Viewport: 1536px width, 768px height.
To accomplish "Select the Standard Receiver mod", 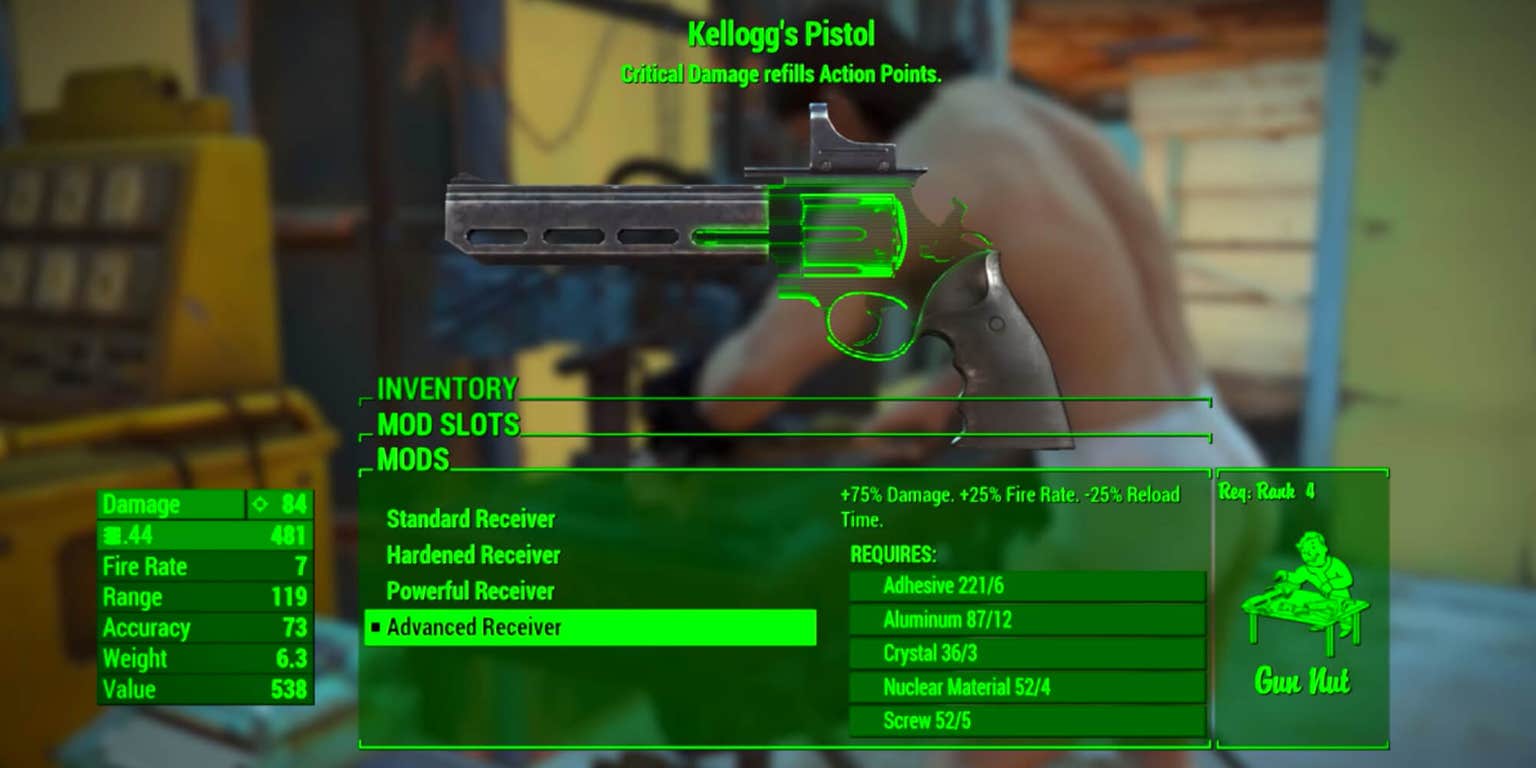I will pyautogui.click(x=470, y=520).
